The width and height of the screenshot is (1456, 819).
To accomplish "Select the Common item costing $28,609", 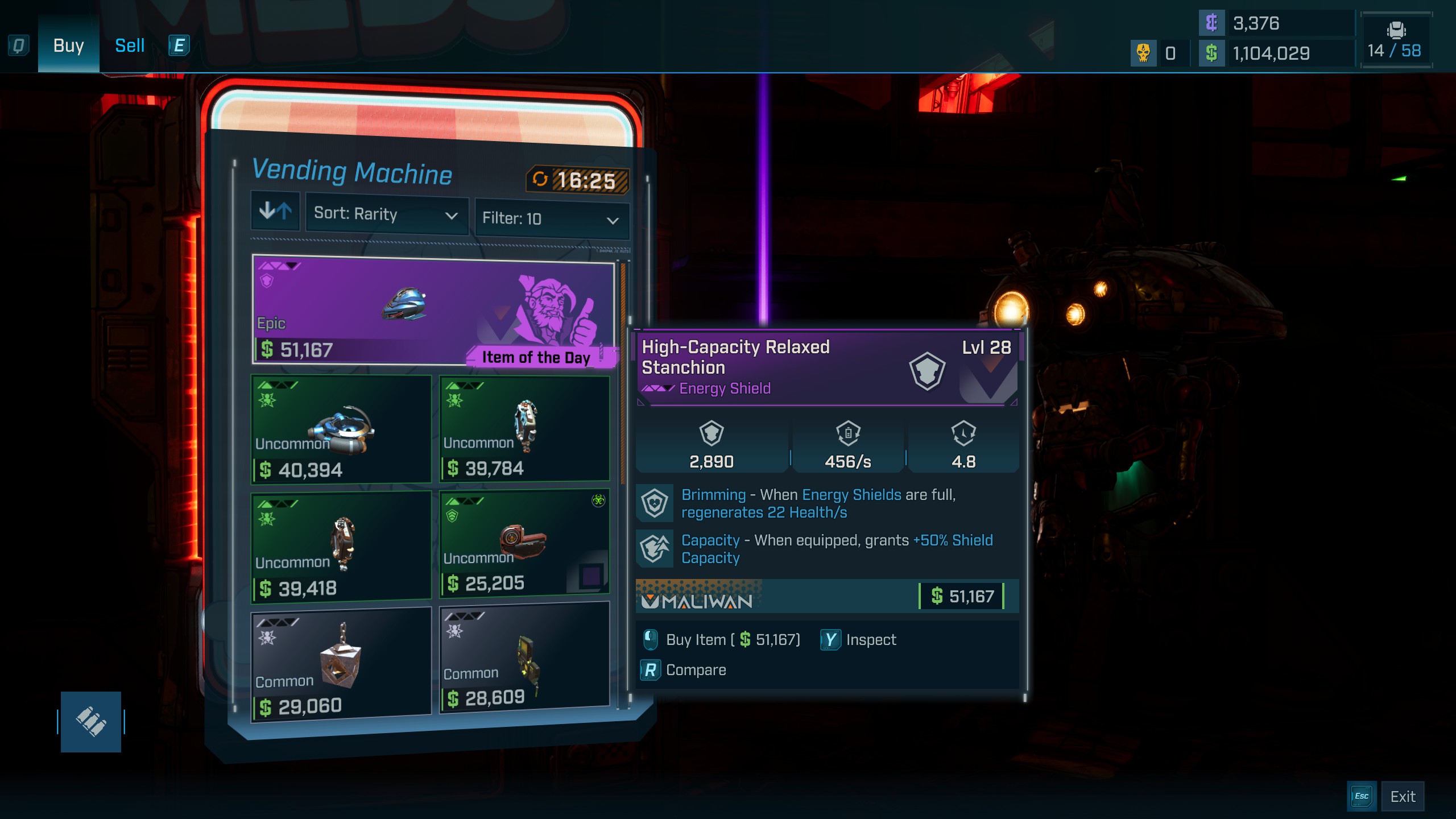I will pyautogui.click(x=524, y=657).
